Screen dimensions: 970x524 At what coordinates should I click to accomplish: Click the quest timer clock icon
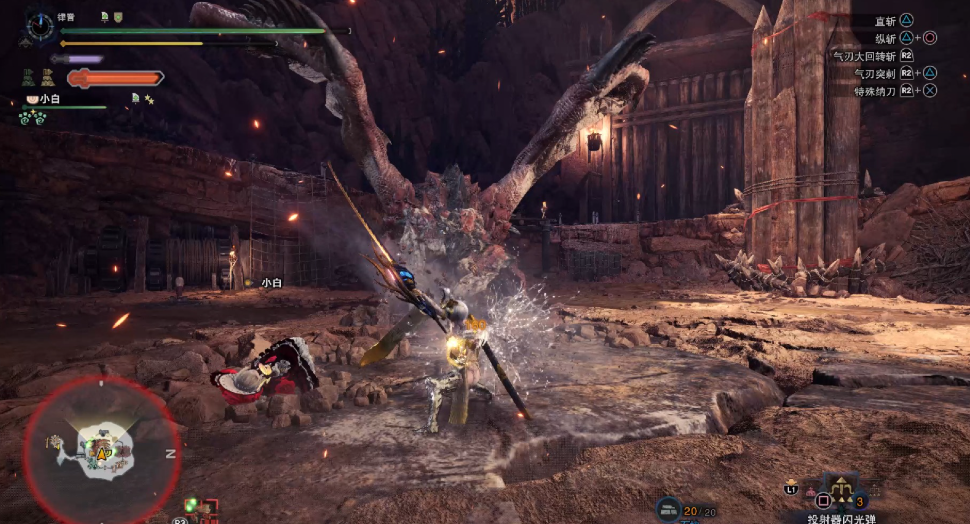coord(41,26)
